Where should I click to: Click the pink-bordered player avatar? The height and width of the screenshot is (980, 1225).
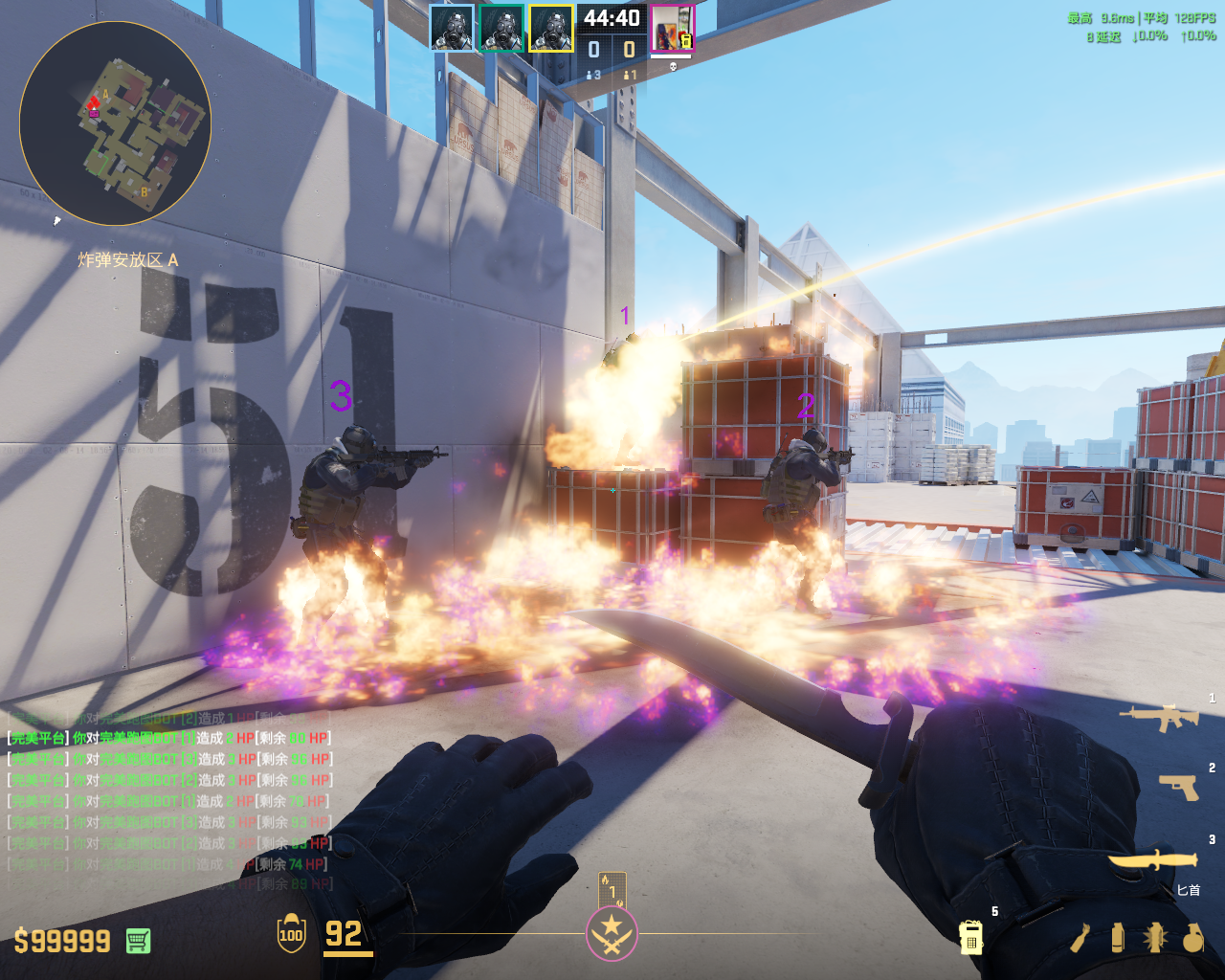pyautogui.click(x=672, y=29)
